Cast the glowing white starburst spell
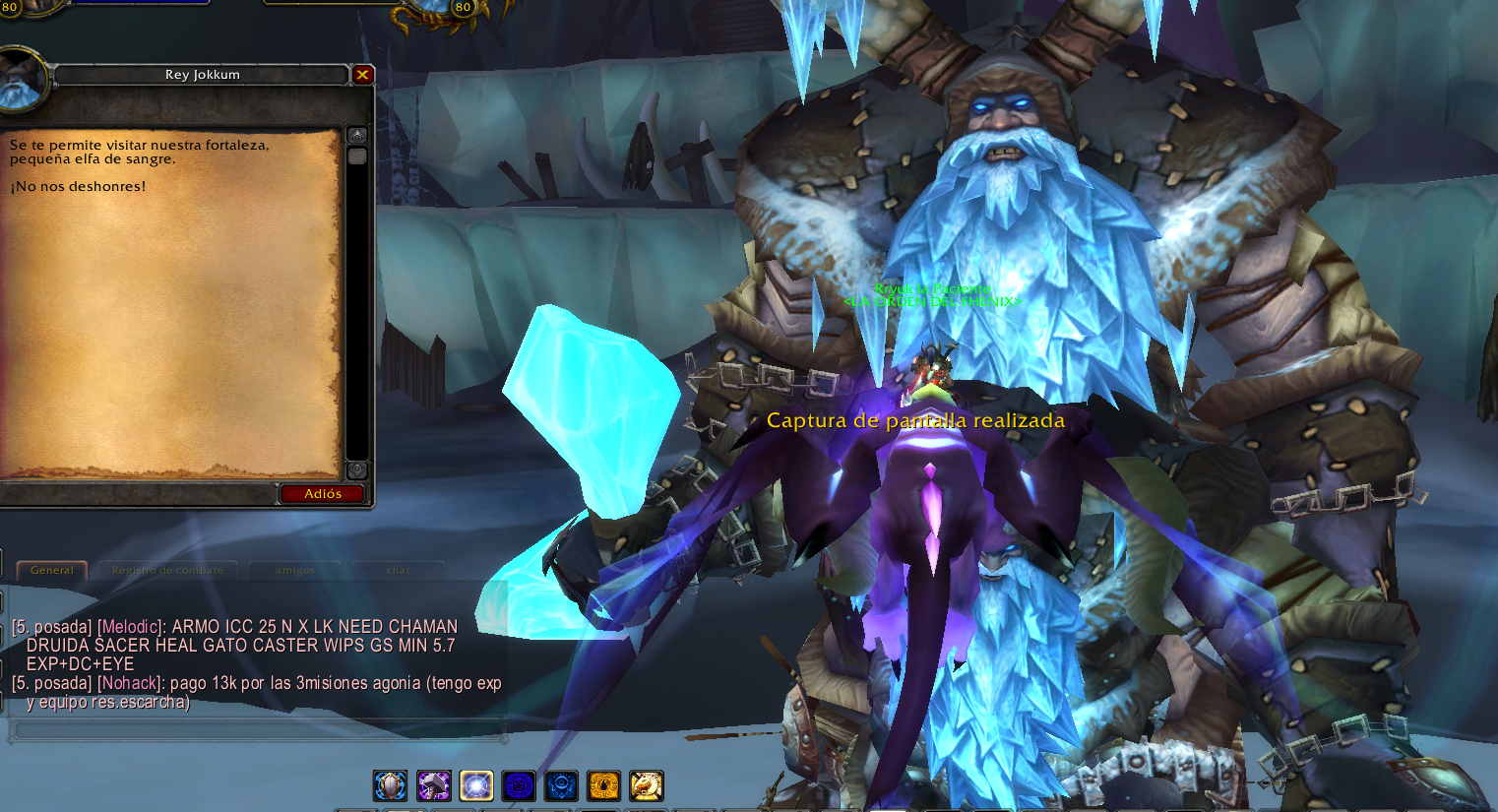The width and height of the screenshot is (1498, 812). tap(476, 785)
